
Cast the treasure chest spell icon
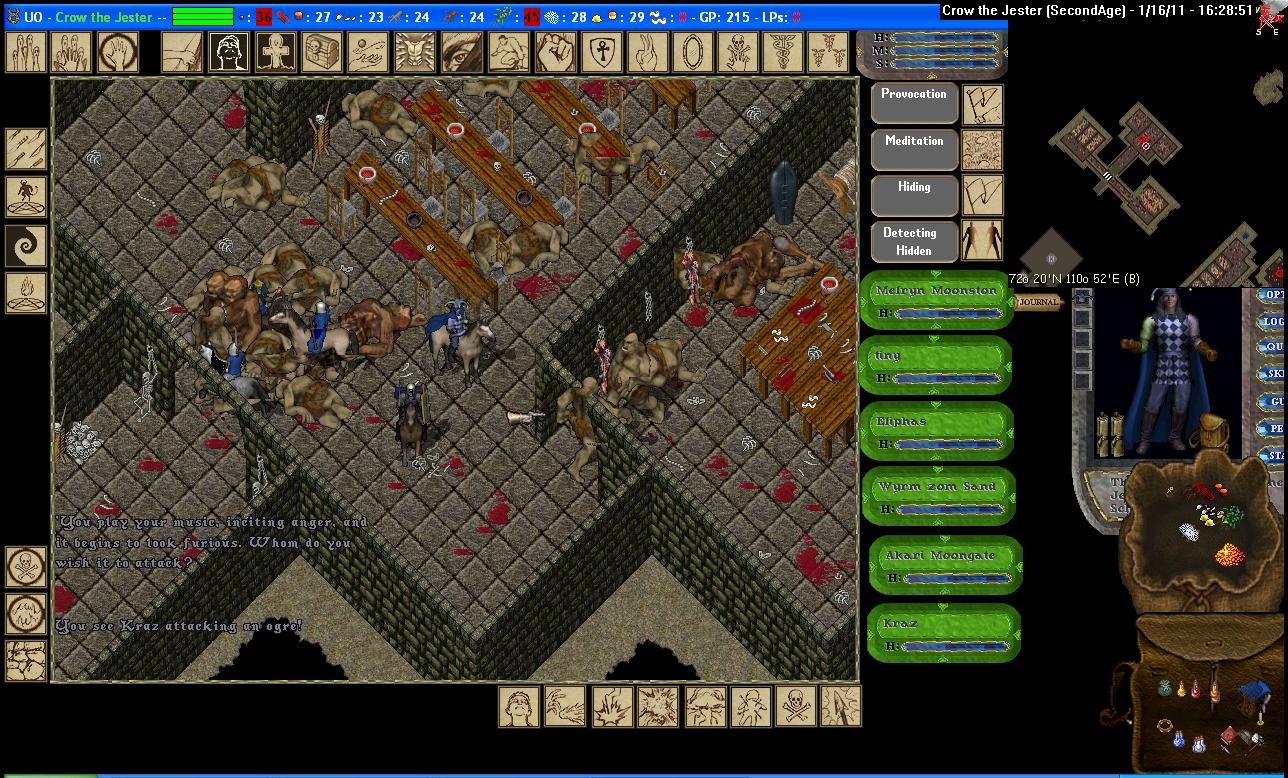[x=321, y=52]
